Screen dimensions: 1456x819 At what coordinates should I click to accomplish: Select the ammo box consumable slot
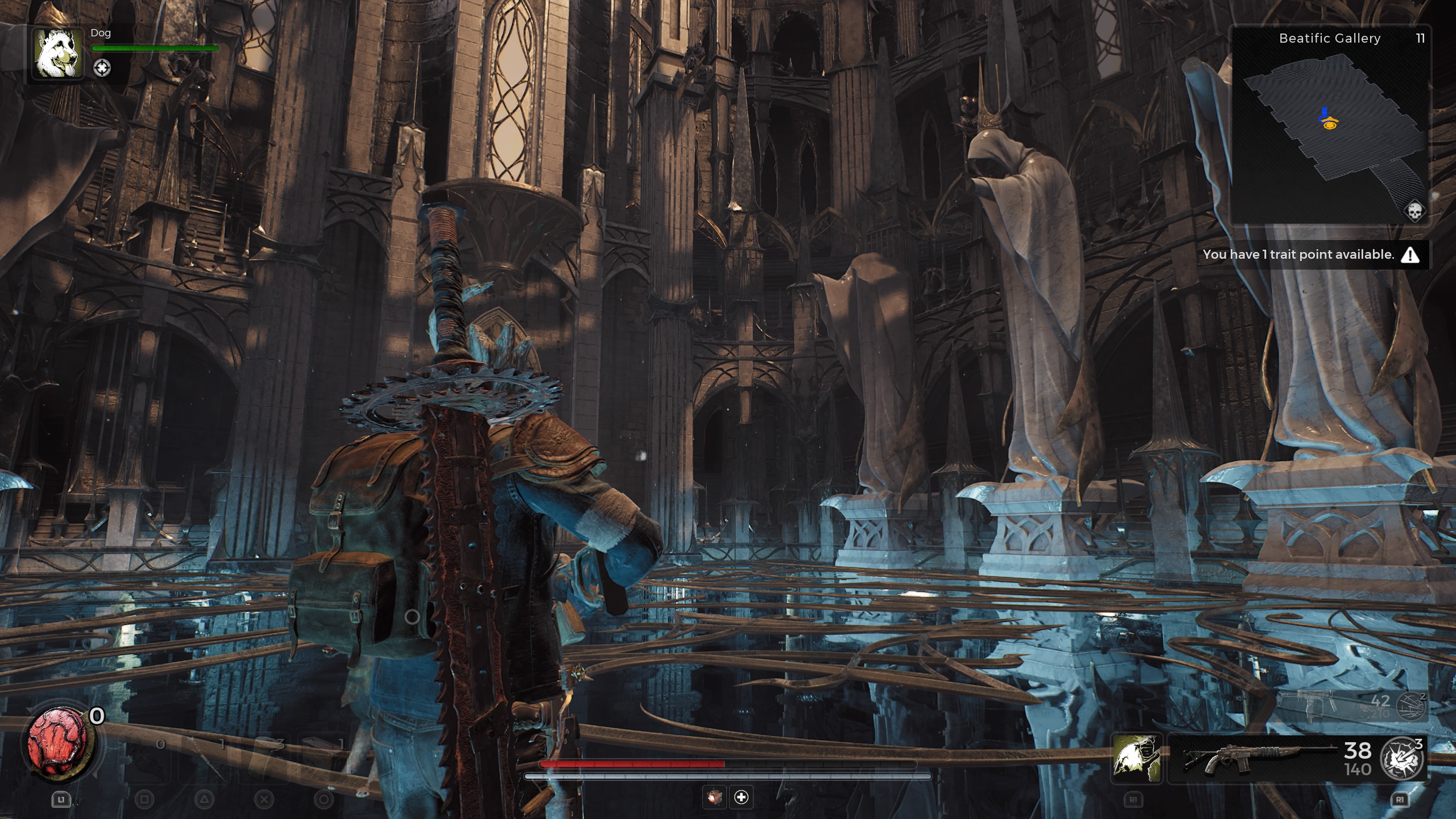323,758
